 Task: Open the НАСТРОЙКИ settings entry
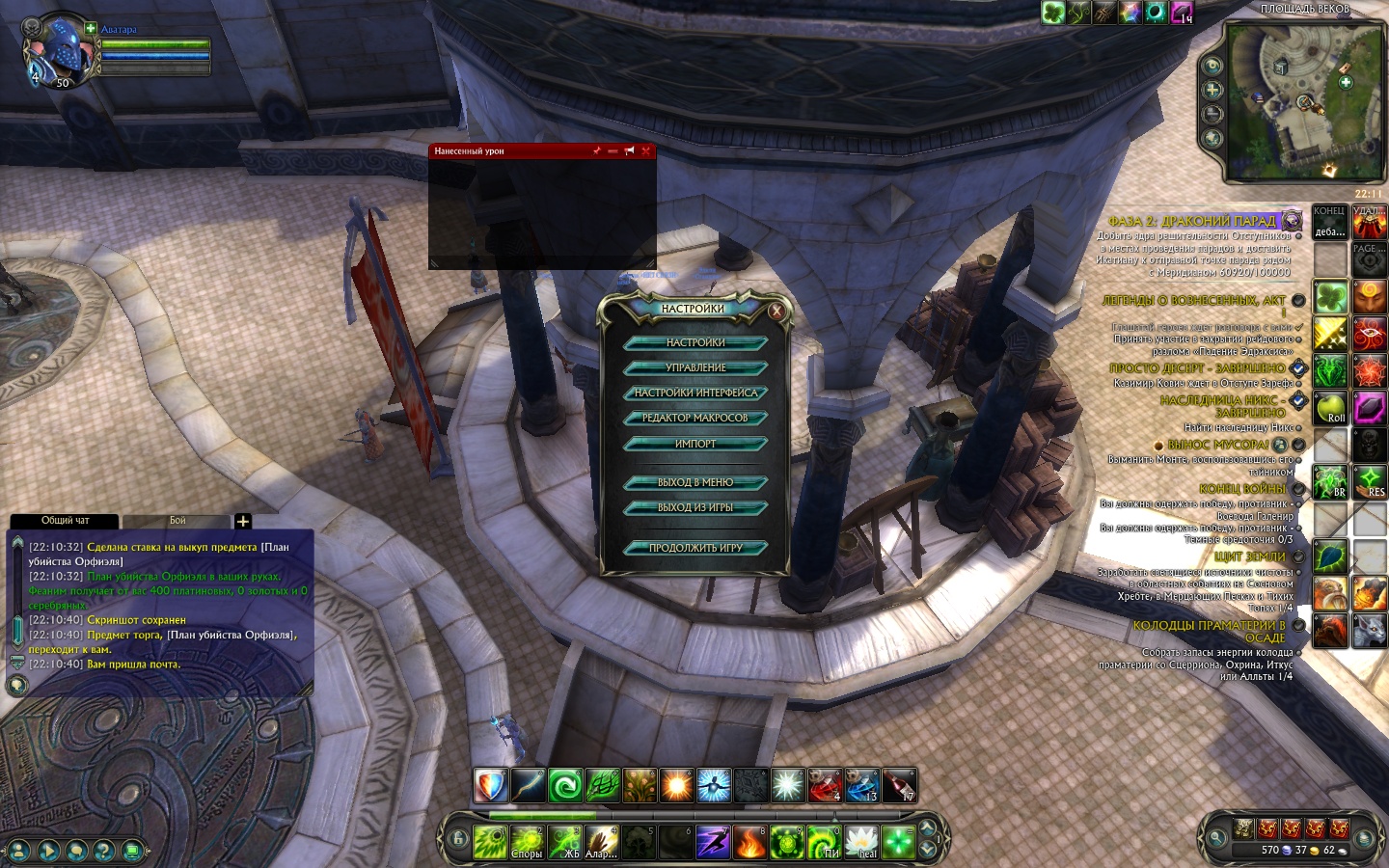tap(694, 342)
